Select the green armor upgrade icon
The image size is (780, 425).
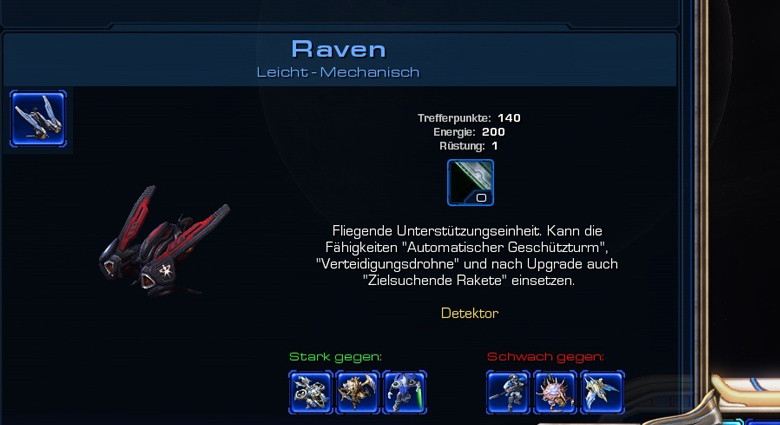470,183
